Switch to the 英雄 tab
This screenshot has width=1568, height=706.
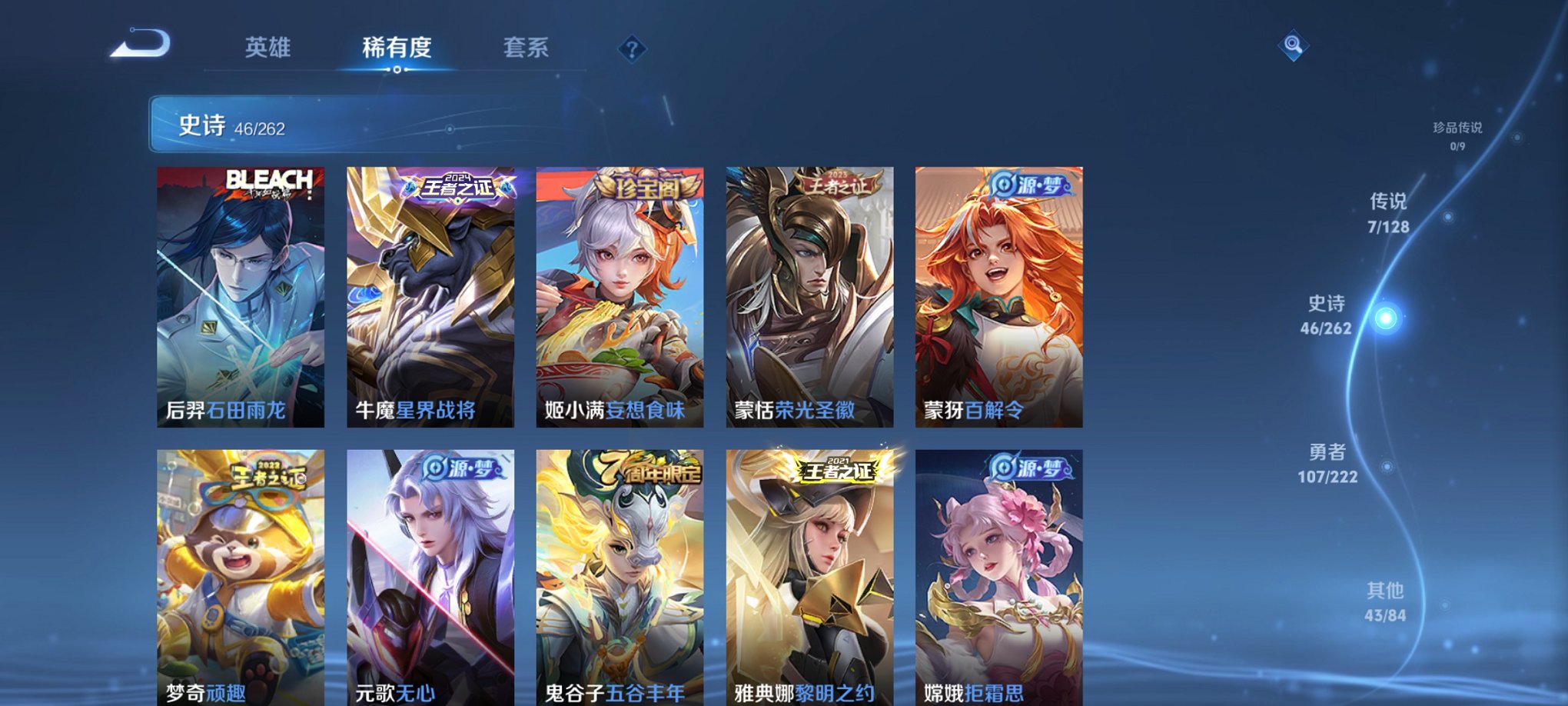(267, 48)
